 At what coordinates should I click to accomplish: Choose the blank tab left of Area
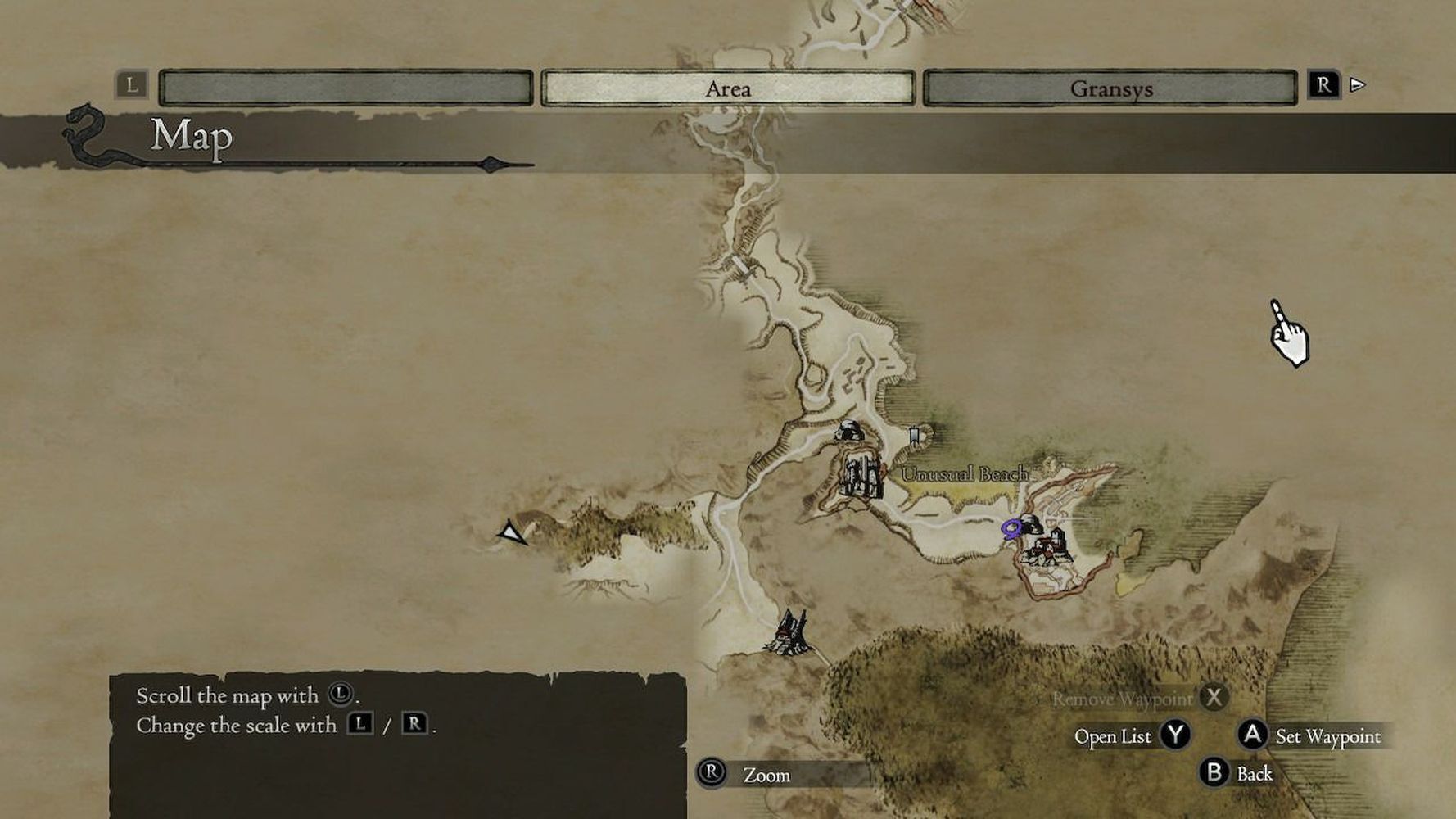[x=346, y=88]
